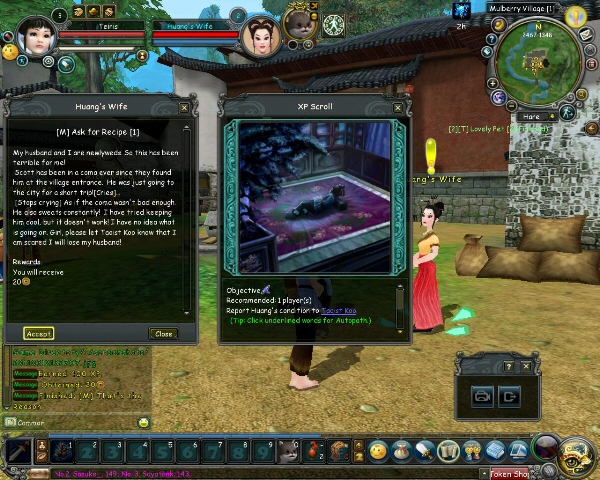600x480 pixels.
Task: Click the smiley emote icon in toolbar
Action: coord(378,451)
